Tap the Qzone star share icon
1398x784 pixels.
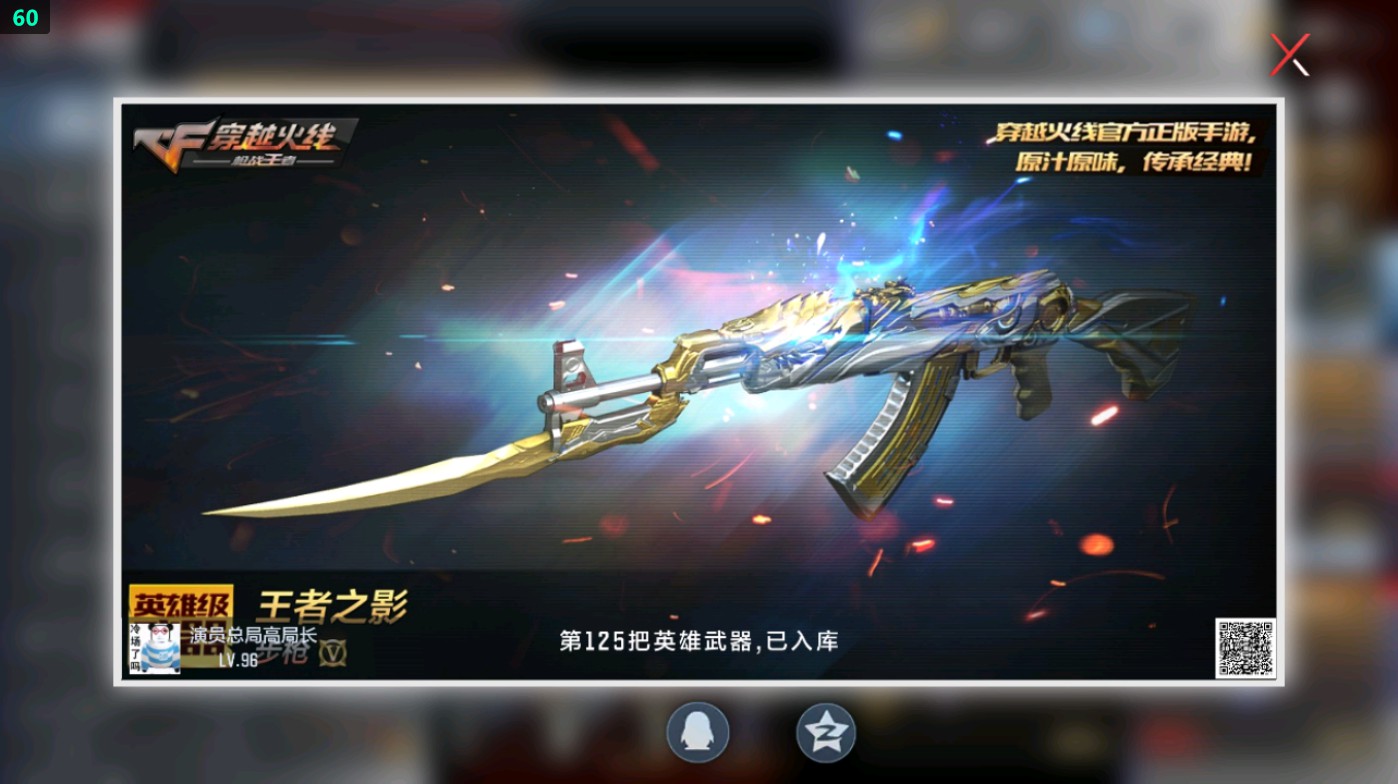click(826, 732)
